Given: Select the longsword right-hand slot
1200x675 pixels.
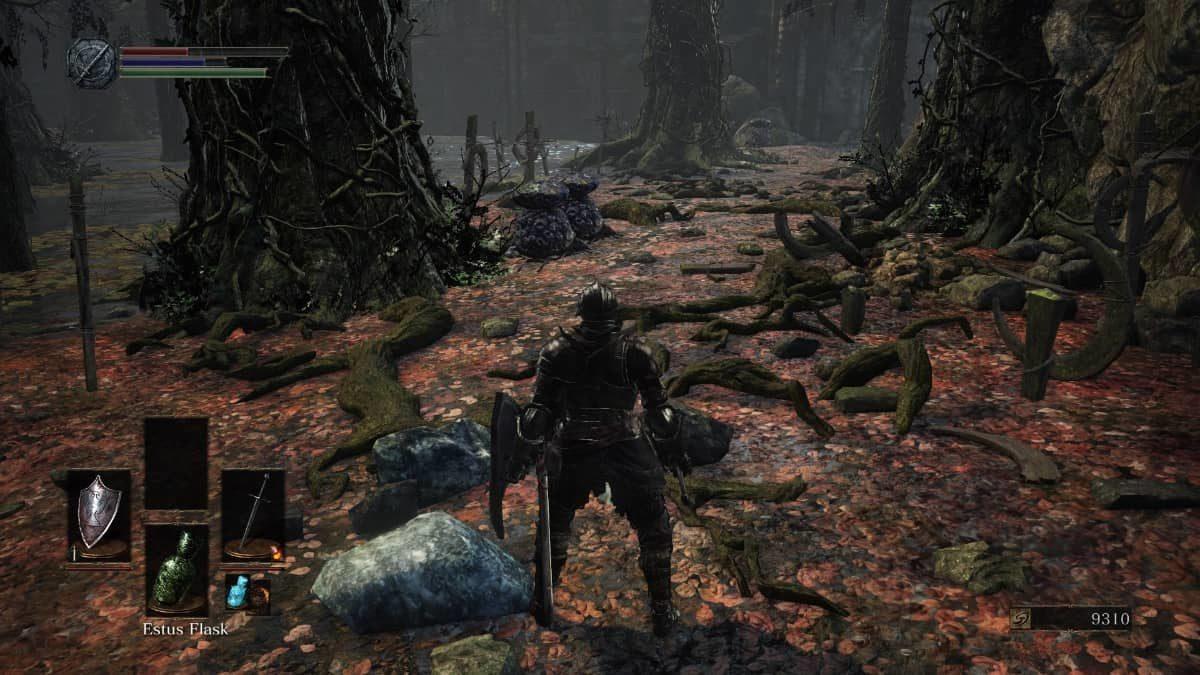Looking at the screenshot, I should coord(253,514).
